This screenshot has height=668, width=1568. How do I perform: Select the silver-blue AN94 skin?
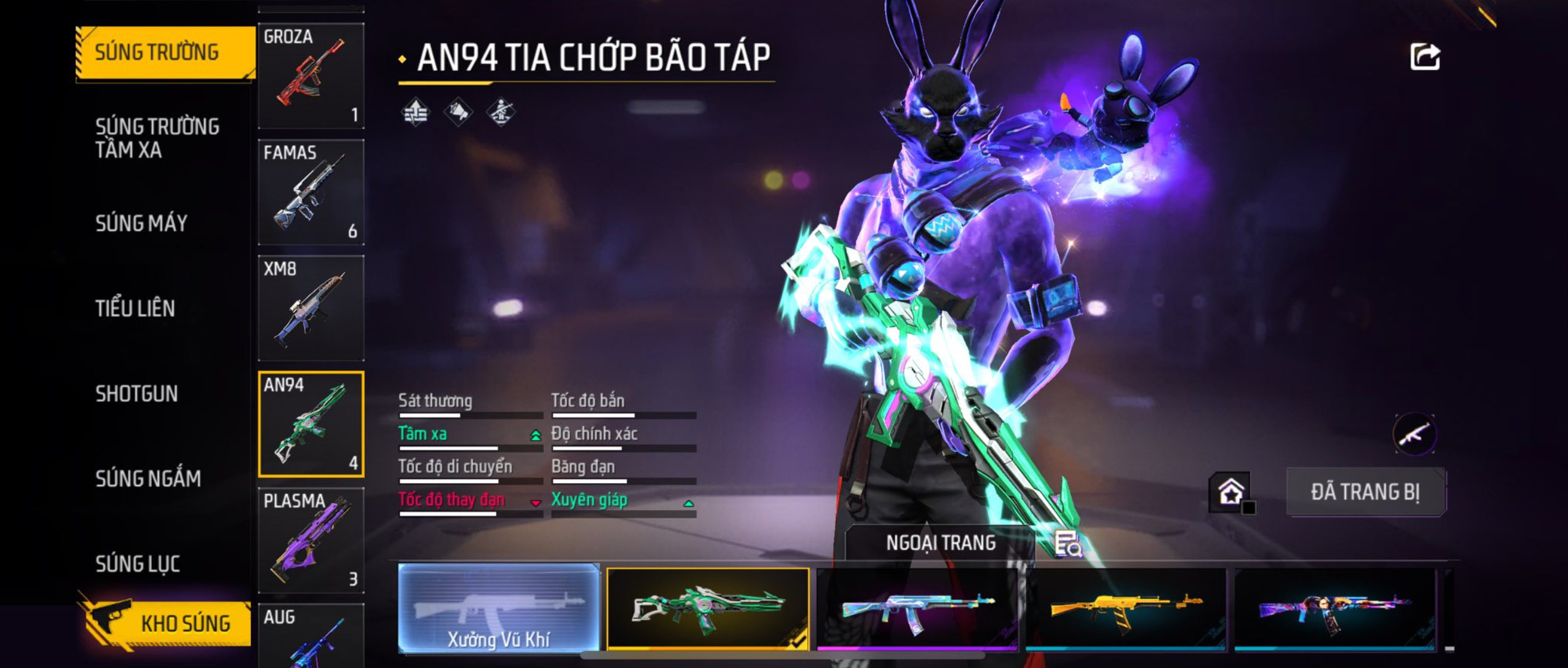(917, 608)
